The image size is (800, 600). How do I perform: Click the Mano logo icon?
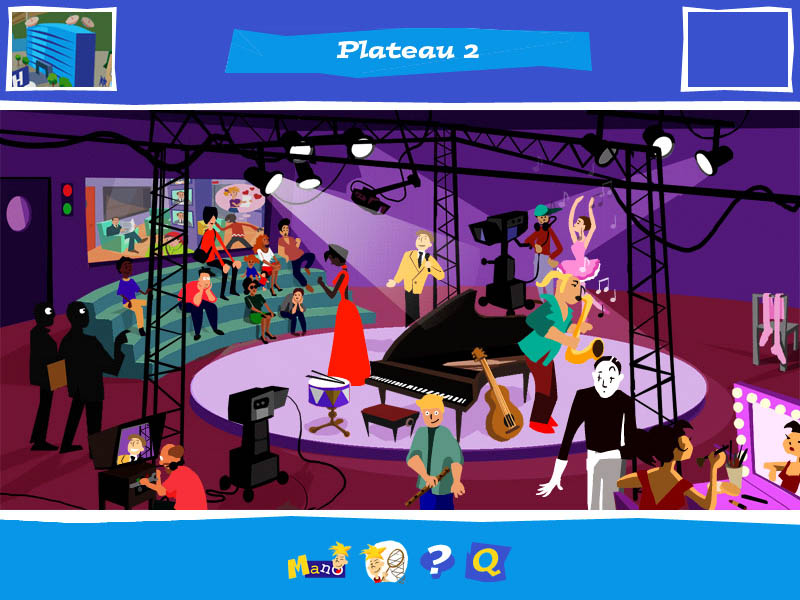pos(317,562)
